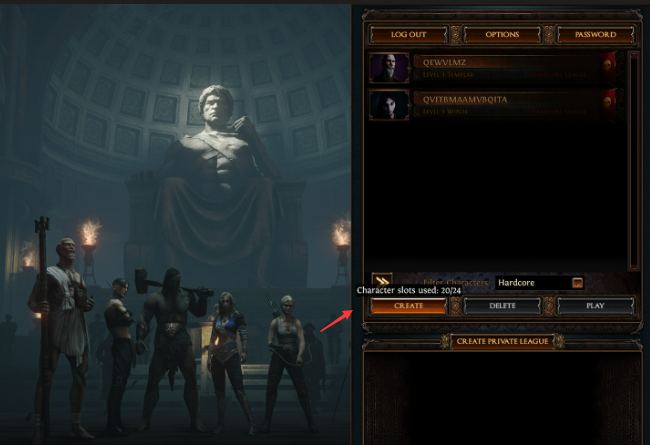The height and width of the screenshot is (445, 650).
Task: Open the Options menu
Action: coord(502,34)
